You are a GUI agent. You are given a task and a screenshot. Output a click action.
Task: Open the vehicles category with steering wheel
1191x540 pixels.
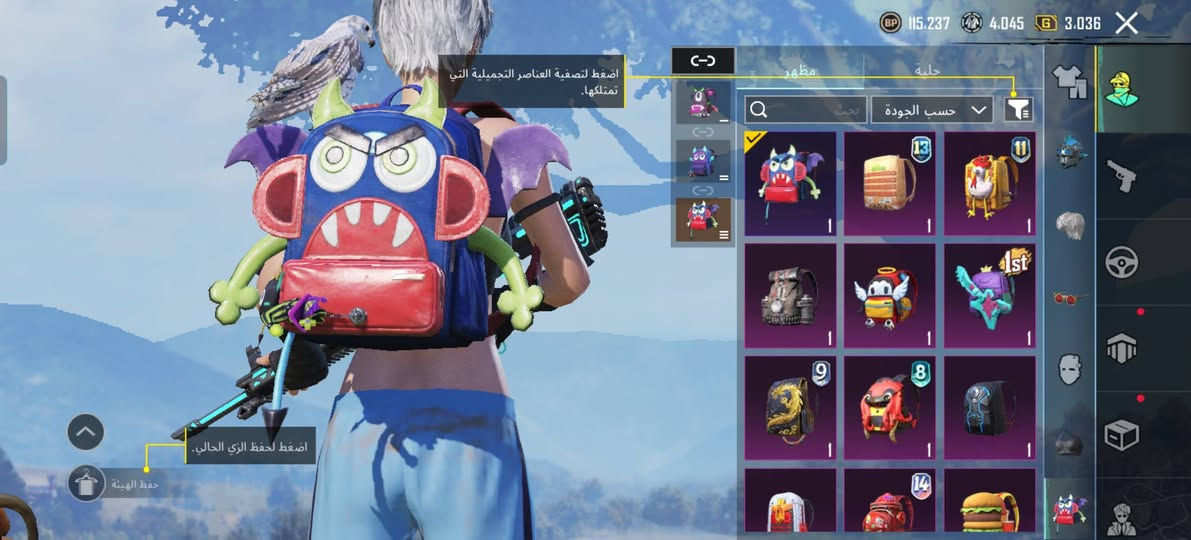tap(1120, 263)
